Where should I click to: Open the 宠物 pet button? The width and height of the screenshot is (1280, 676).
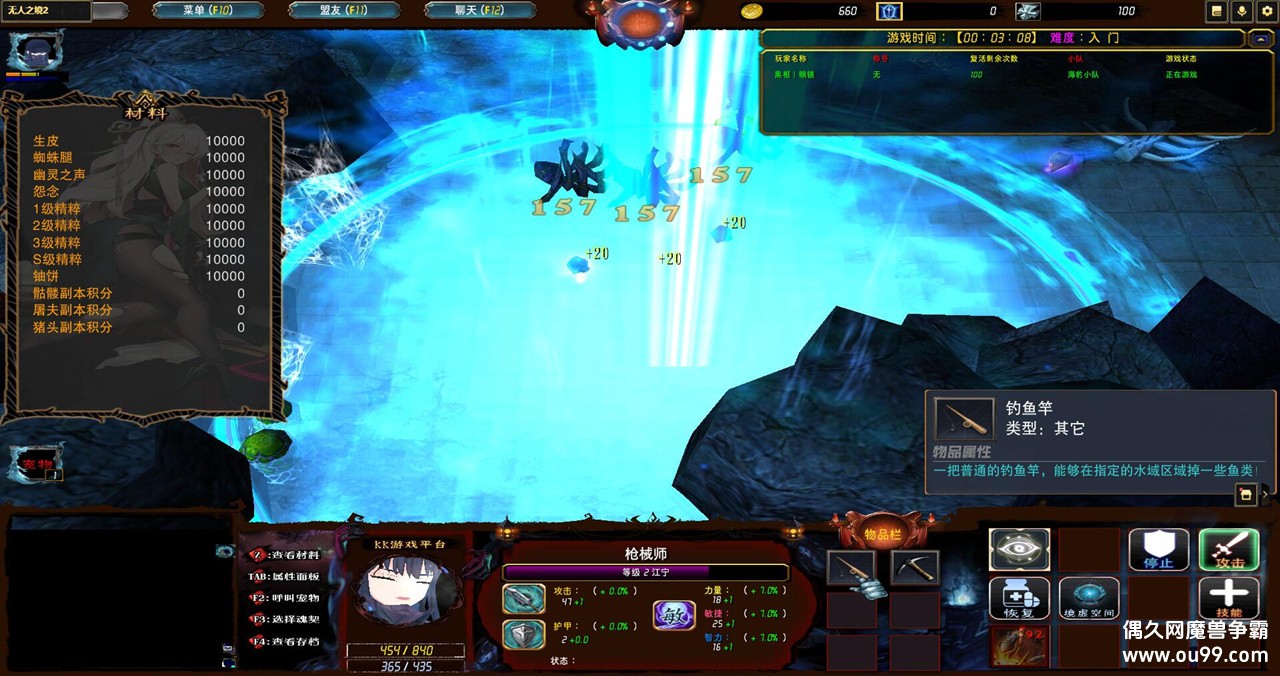36,464
